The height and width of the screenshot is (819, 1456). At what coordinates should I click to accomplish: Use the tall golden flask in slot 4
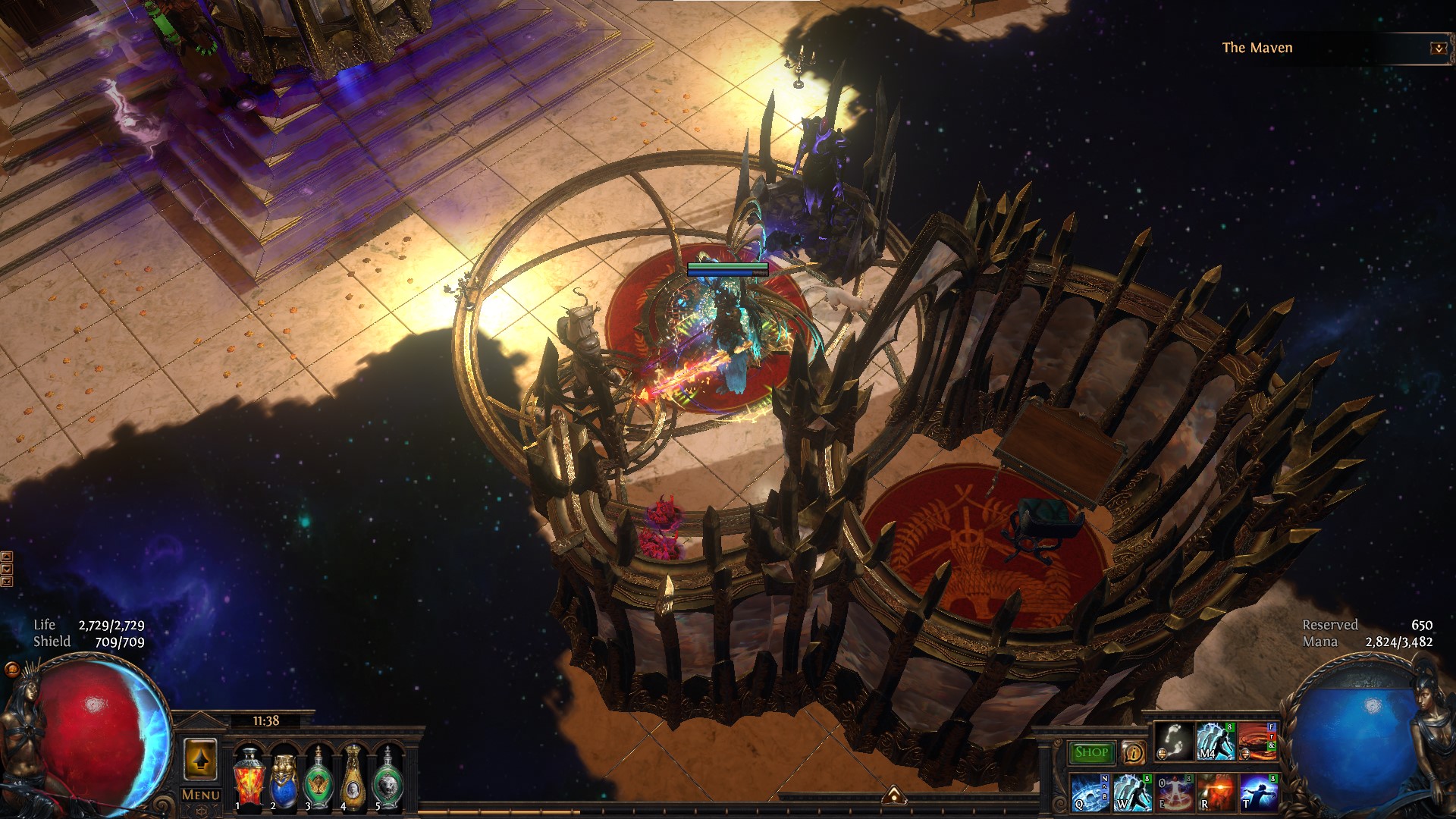click(x=353, y=777)
